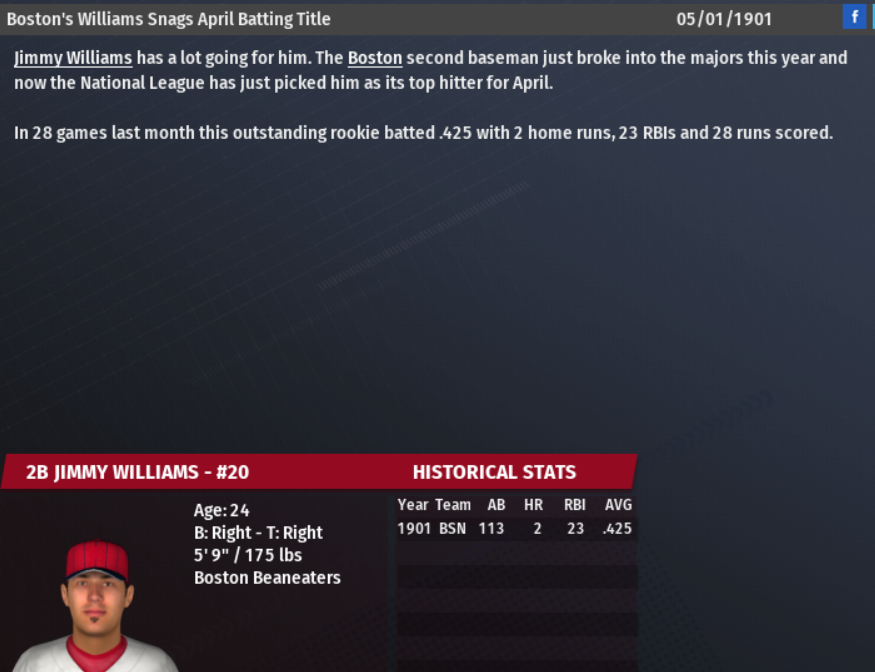This screenshot has width=875, height=672.
Task: Click Jimmy Williams' player portrait
Action: click(96, 606)
